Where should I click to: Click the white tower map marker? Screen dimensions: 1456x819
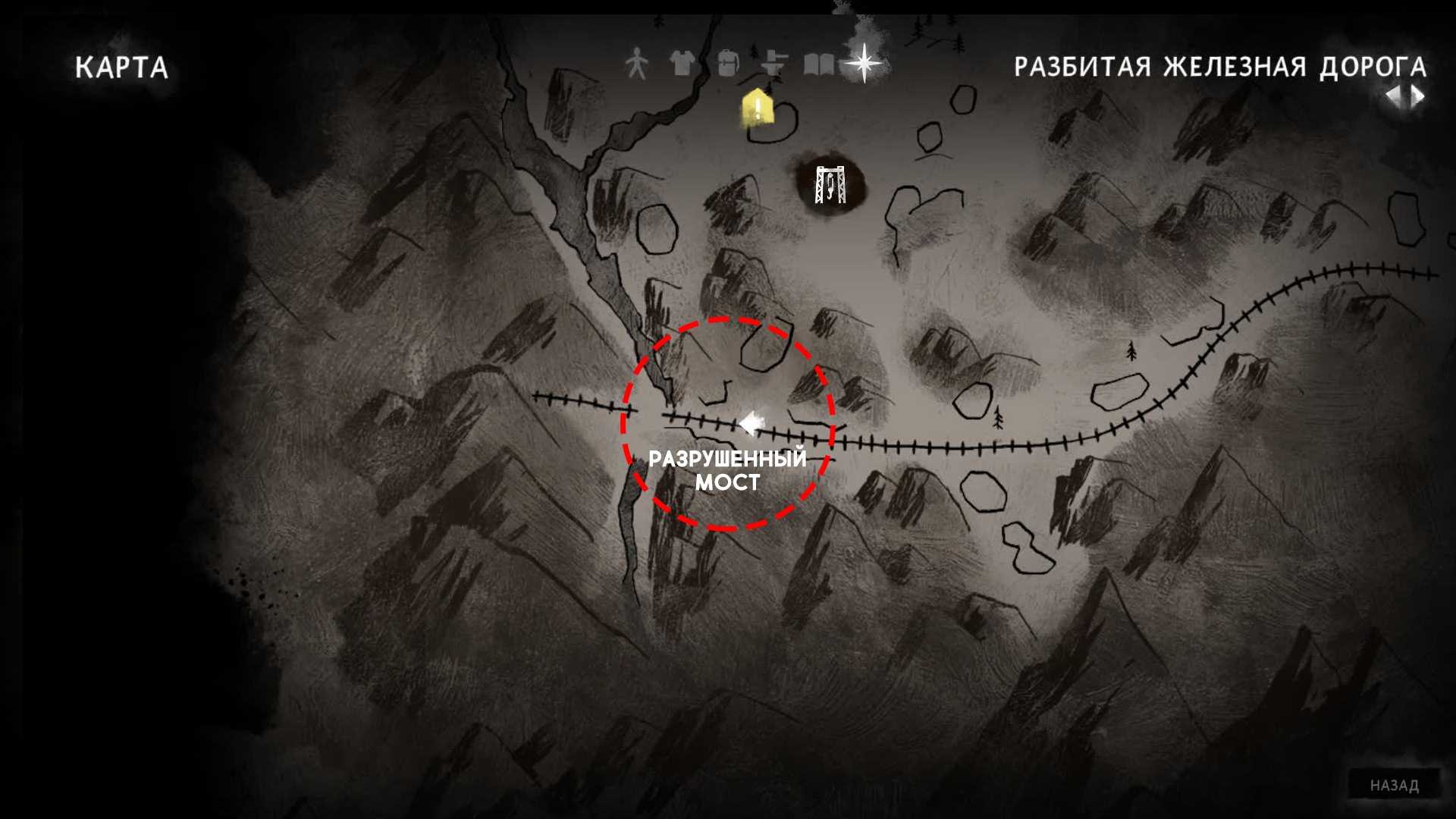coord(830,184)
